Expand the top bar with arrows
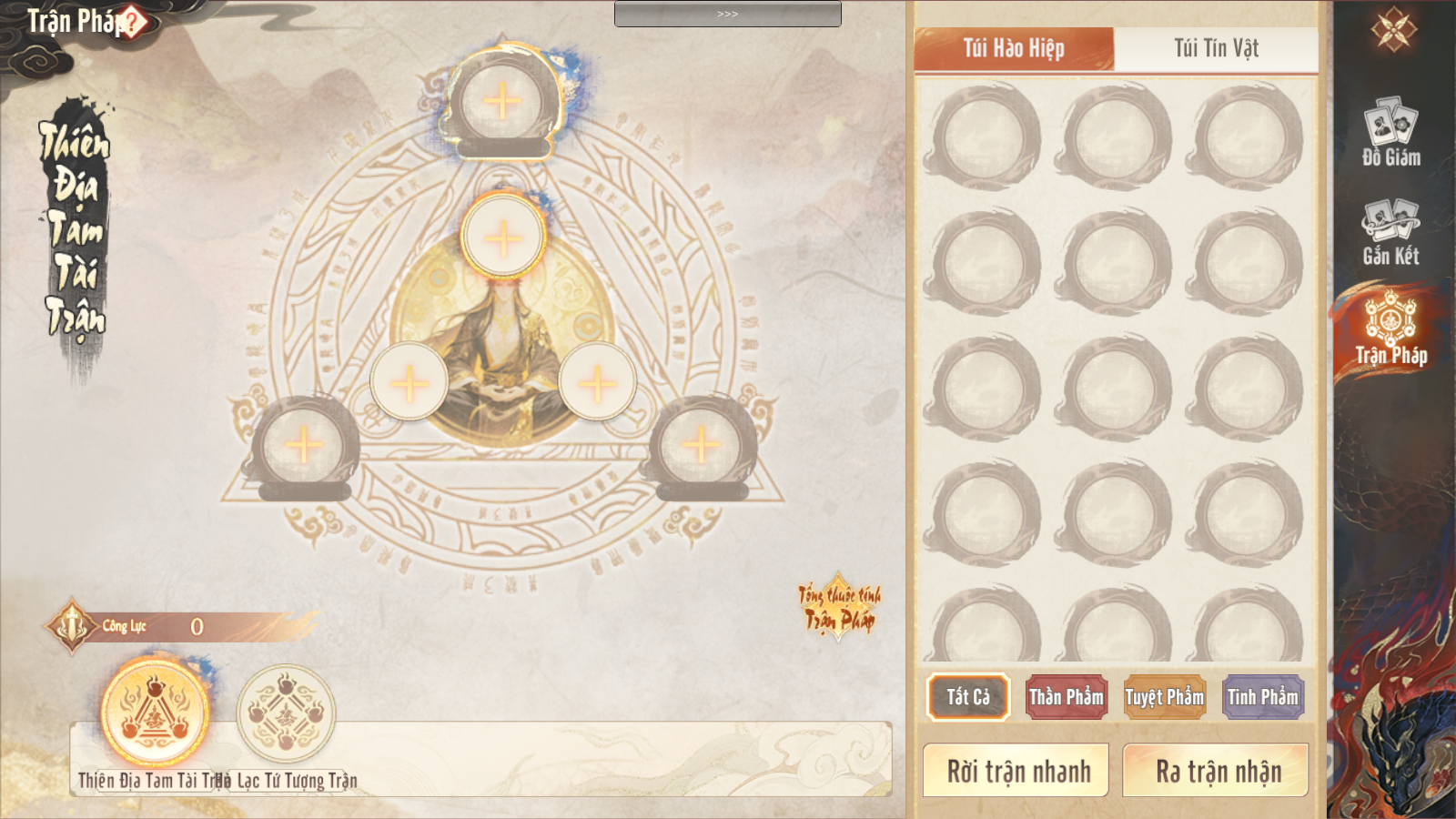Viewport: 1456px width, 819px height. 727,14
